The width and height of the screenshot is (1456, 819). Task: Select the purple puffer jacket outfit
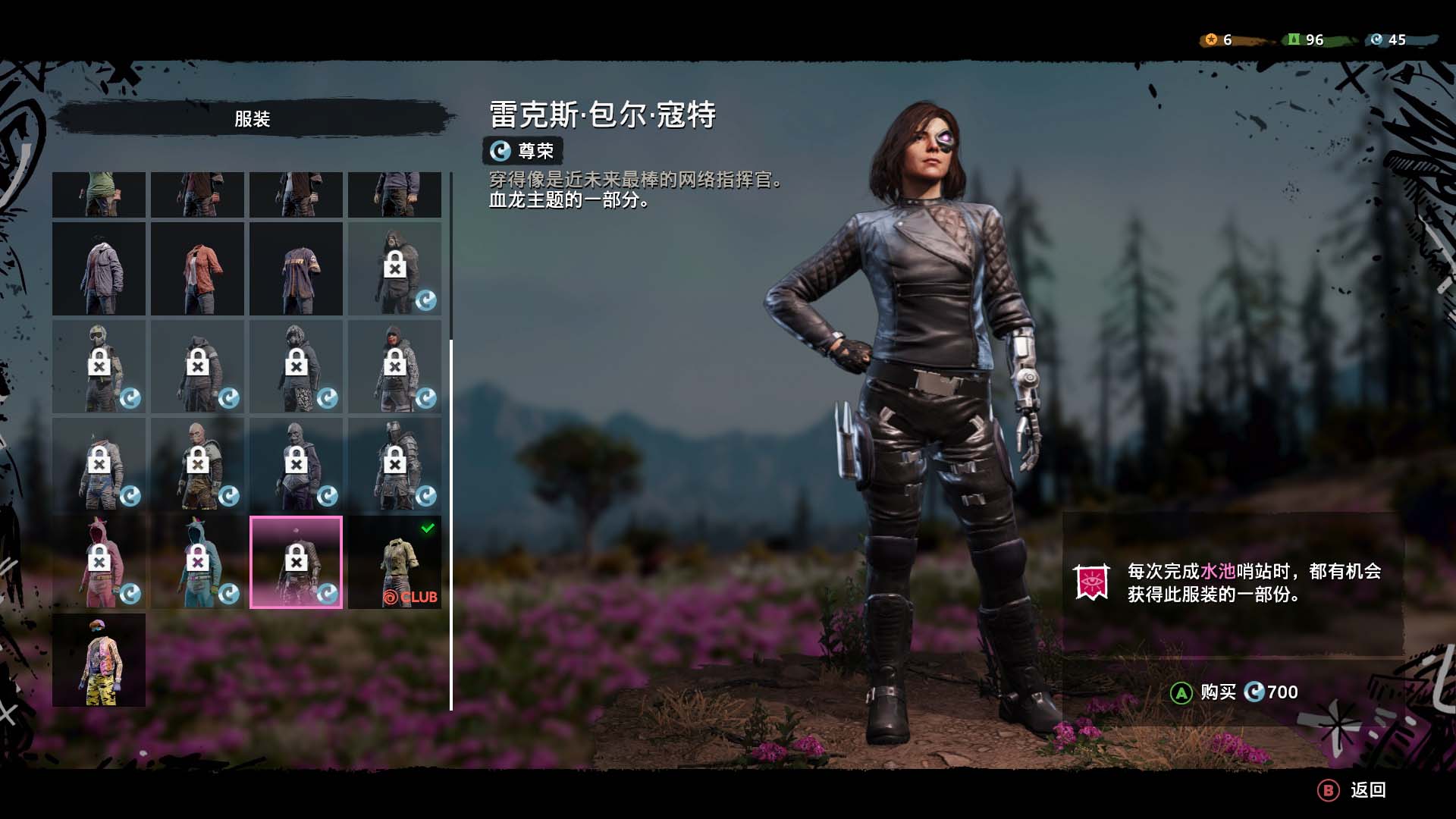99,269
